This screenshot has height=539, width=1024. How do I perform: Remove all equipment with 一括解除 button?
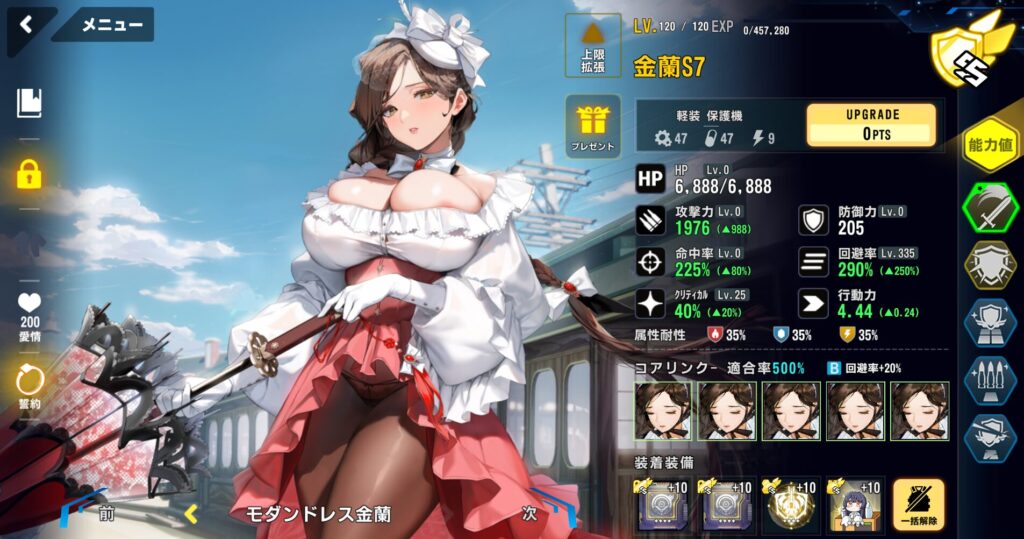coord(918,505)
